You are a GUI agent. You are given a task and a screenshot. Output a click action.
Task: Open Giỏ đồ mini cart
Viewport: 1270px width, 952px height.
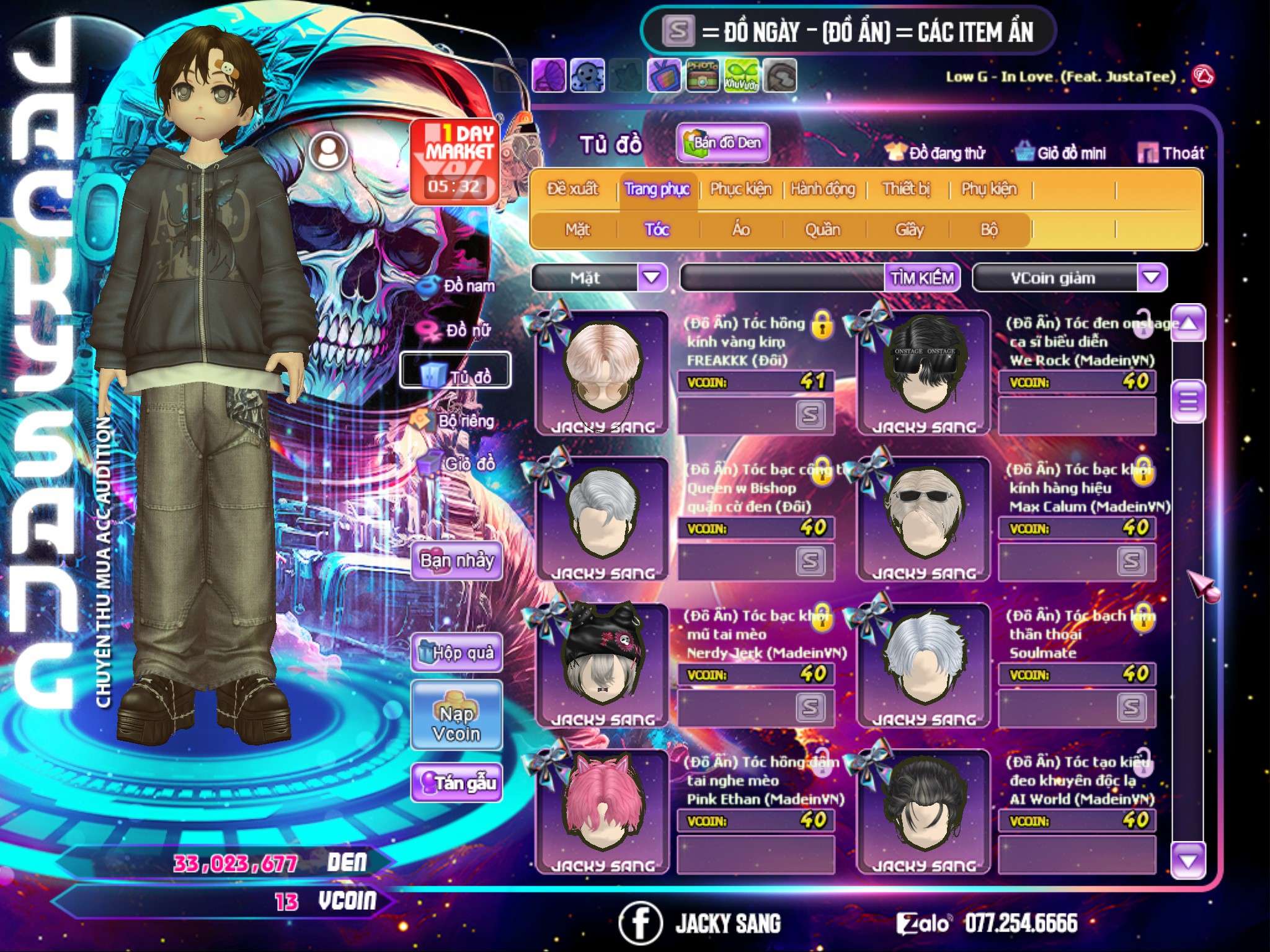coord(1061,153)
